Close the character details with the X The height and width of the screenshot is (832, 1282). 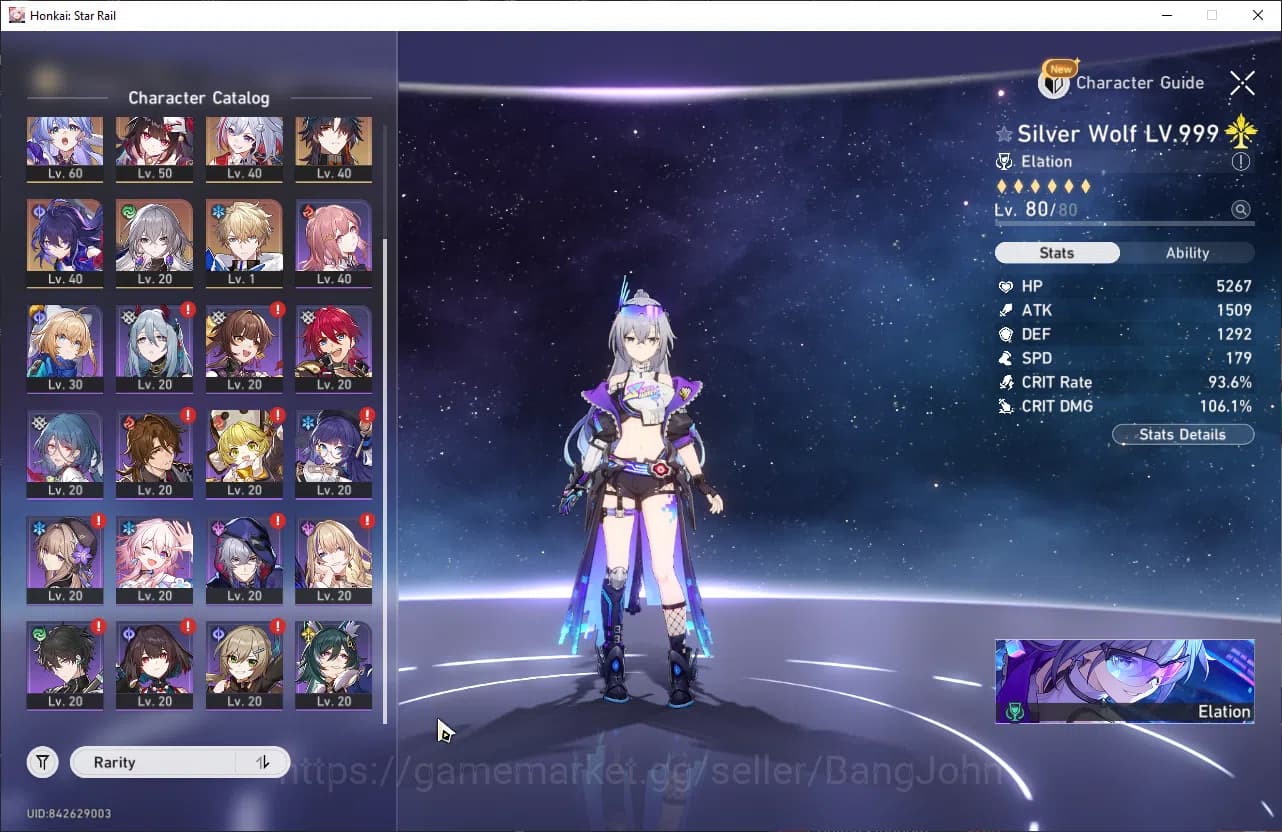click(1242, 83)
